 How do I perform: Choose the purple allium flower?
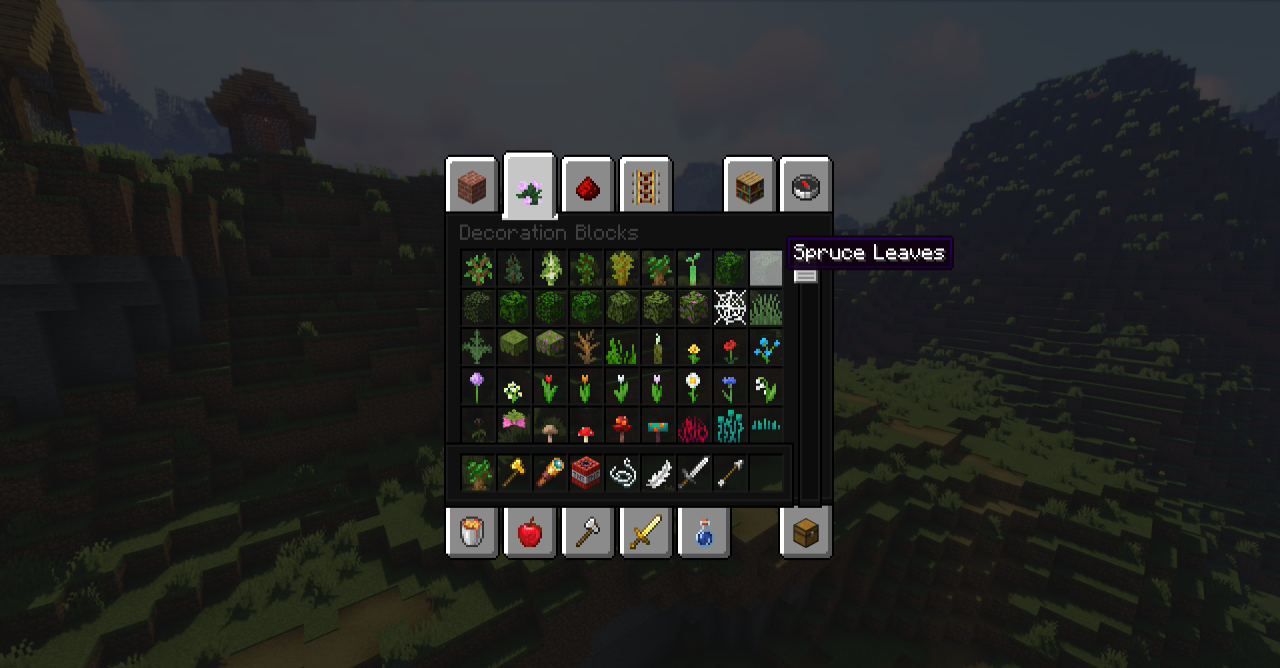click(478, 386)
